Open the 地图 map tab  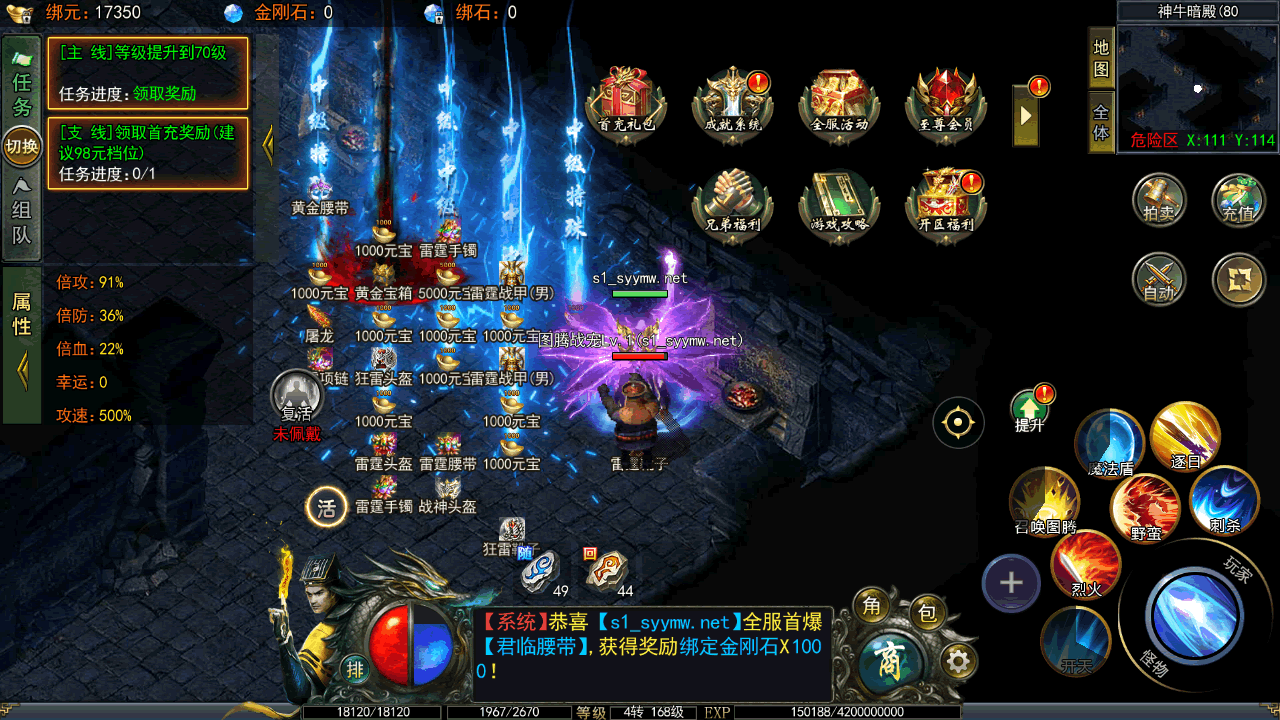coord(1101,58)
